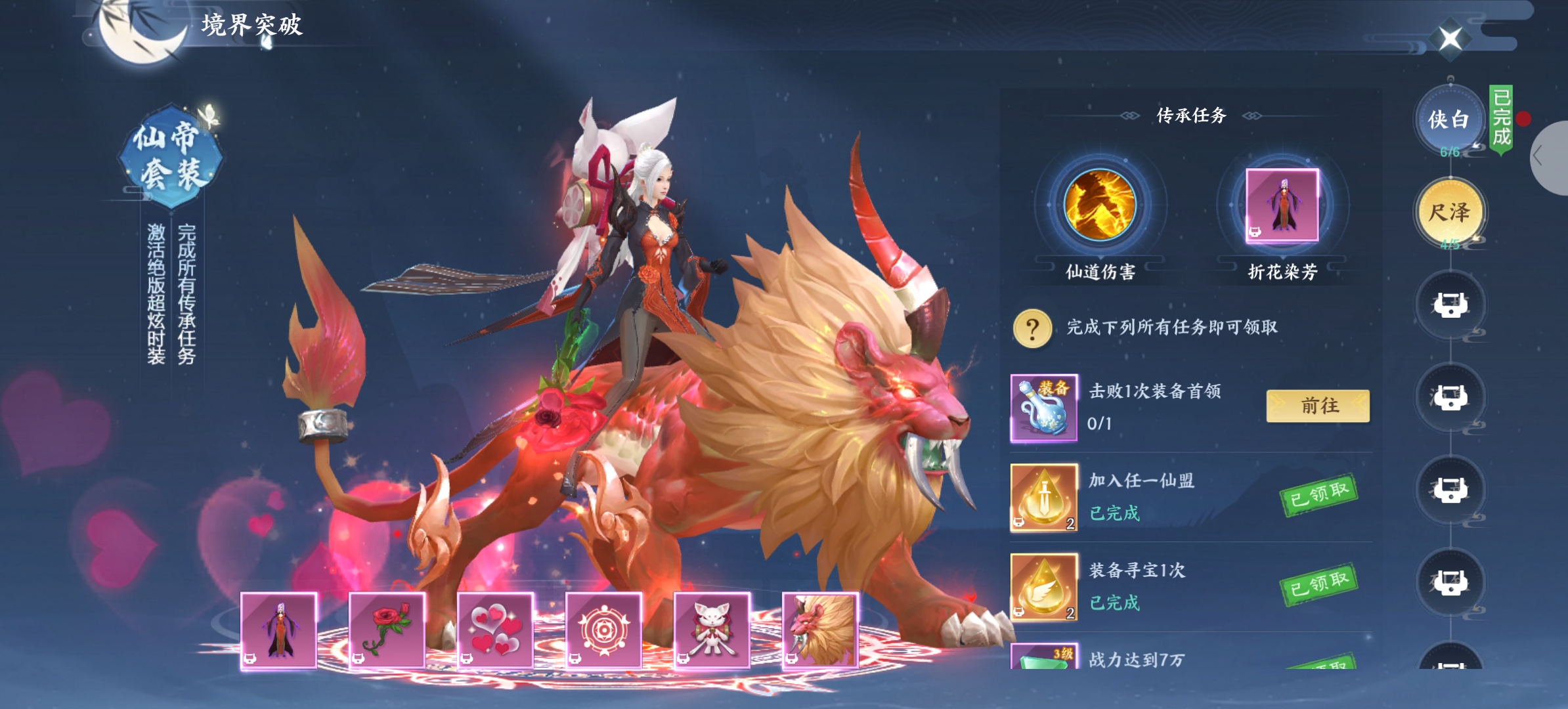Click the 仙帝套装 set badge

point(170,157)
